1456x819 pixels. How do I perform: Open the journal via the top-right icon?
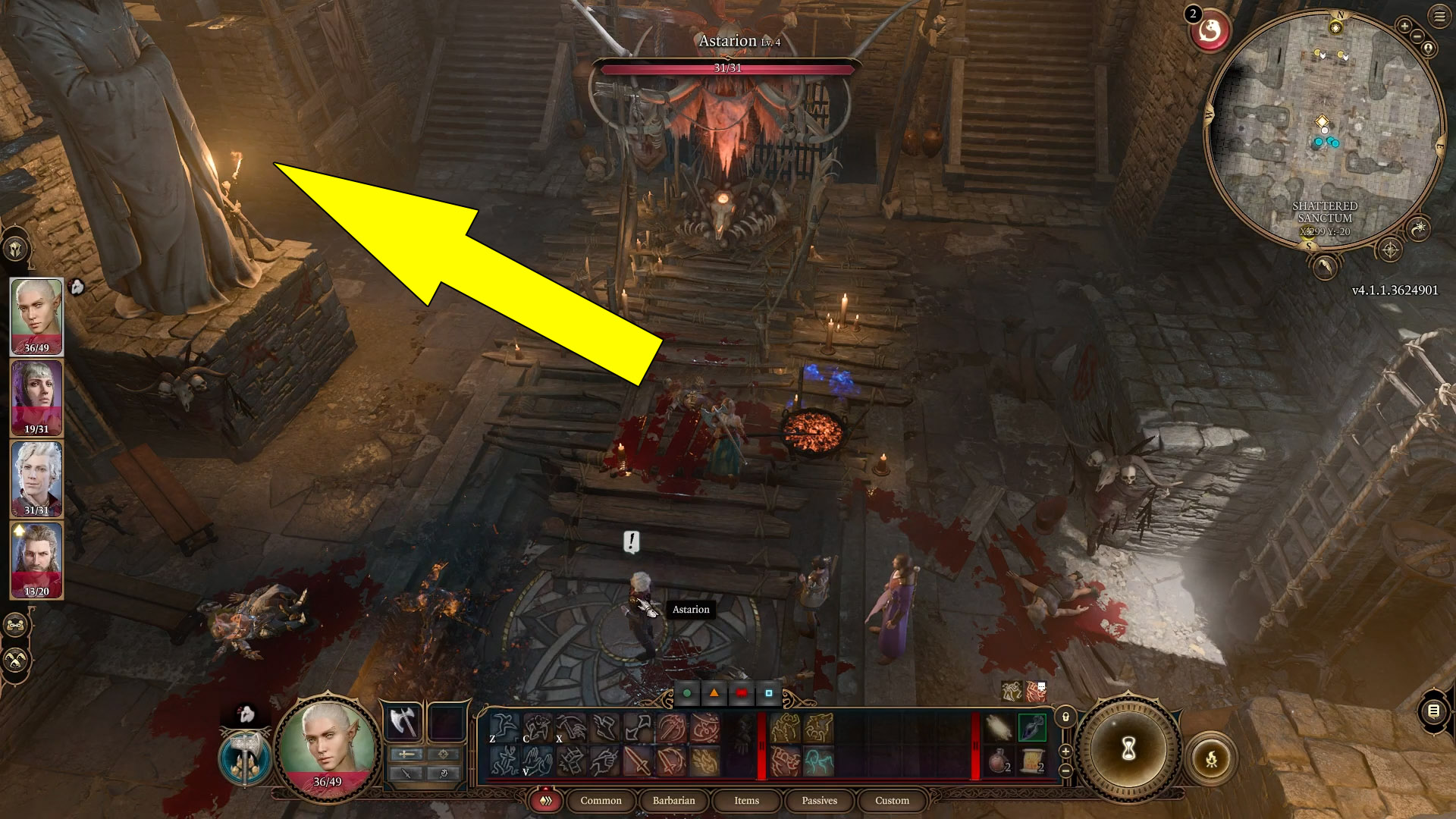coord(1439,16)
